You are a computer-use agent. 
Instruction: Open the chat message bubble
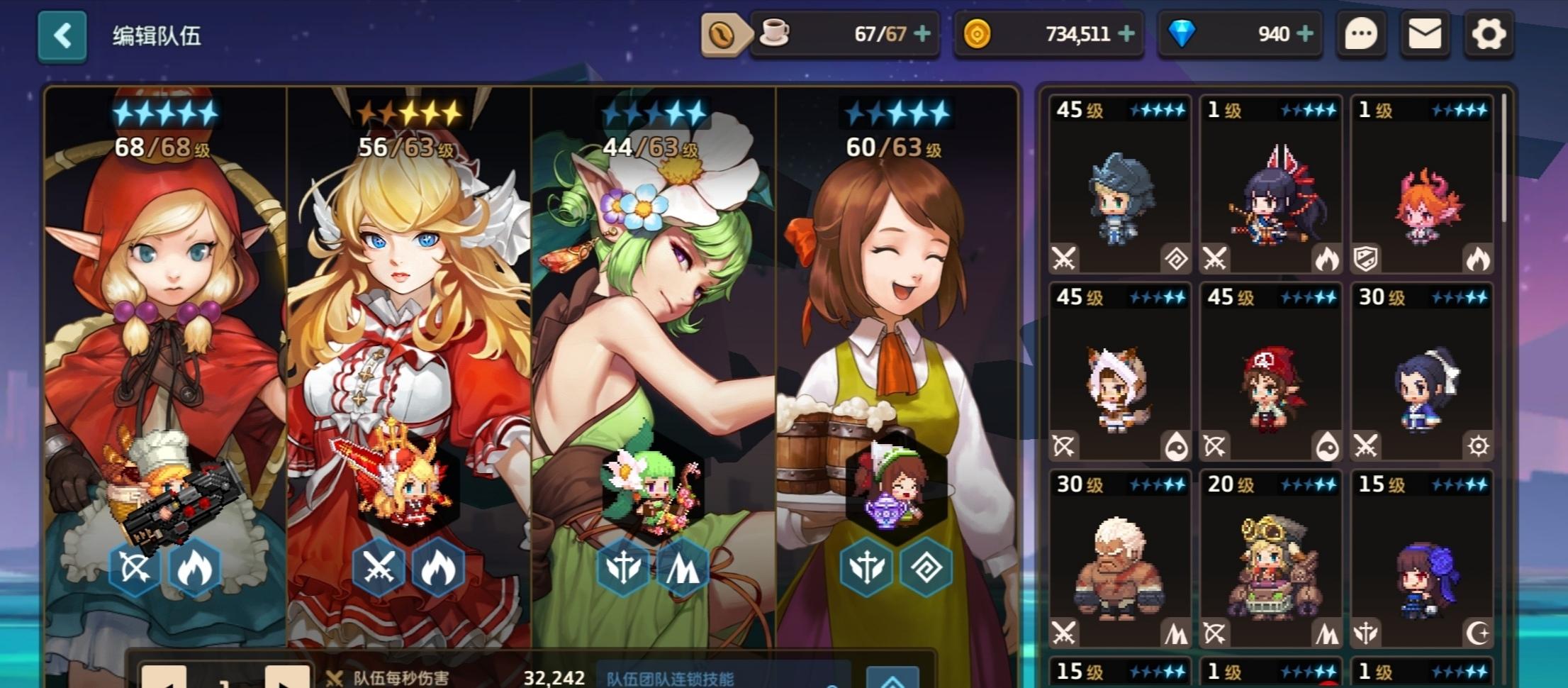tap(1360, 33)
